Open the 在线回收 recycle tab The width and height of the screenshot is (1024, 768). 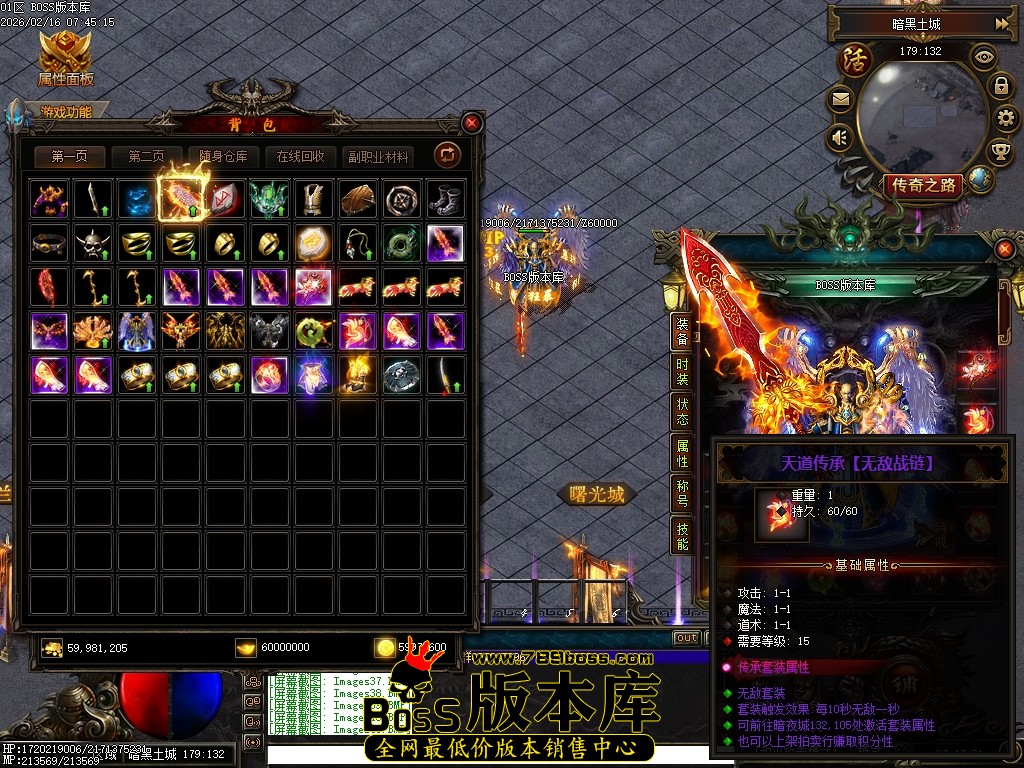[x=300, y=157]
